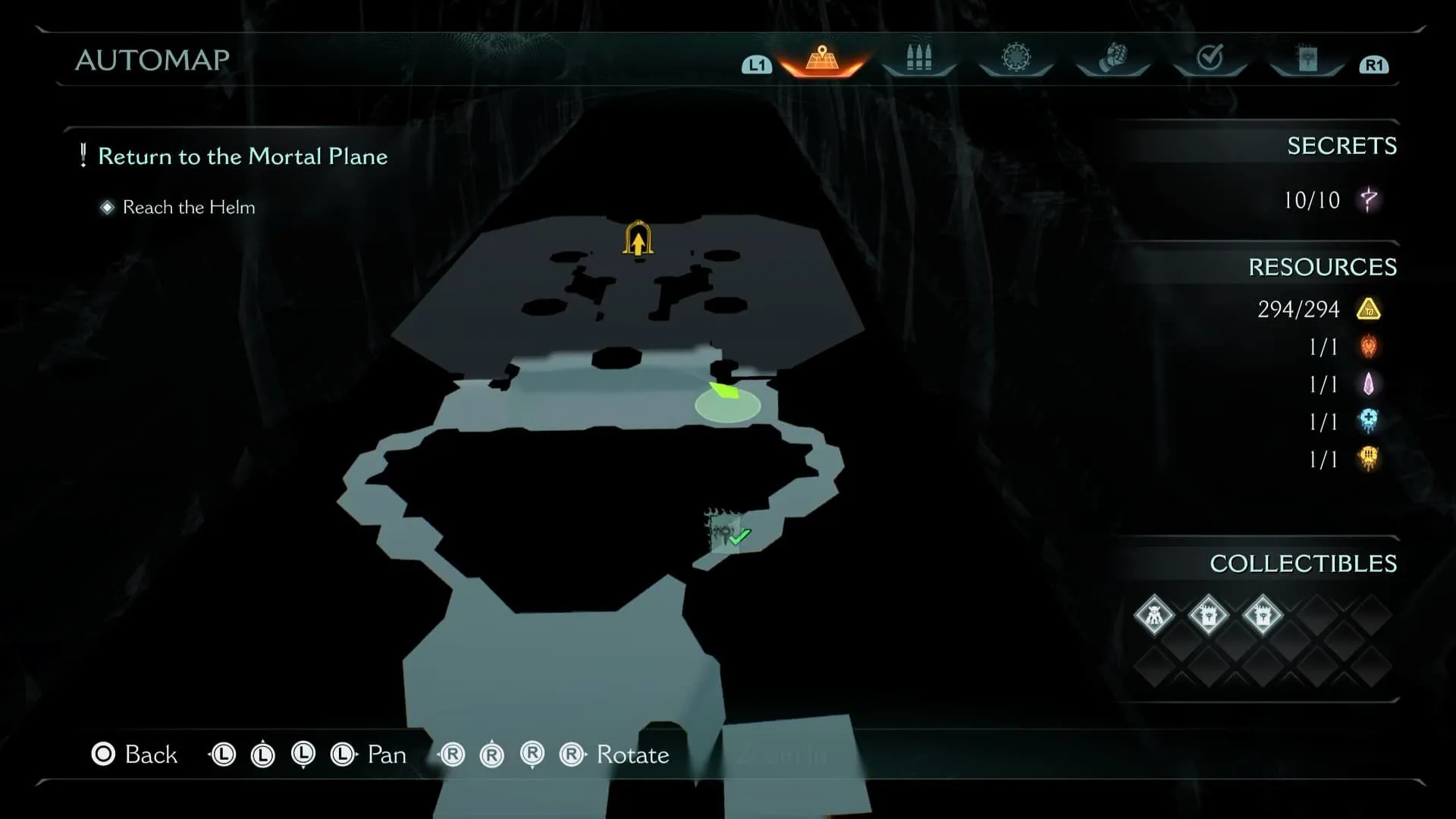Click the completed codex marker with green check
1456x819 pixels.
coord(726,532)
